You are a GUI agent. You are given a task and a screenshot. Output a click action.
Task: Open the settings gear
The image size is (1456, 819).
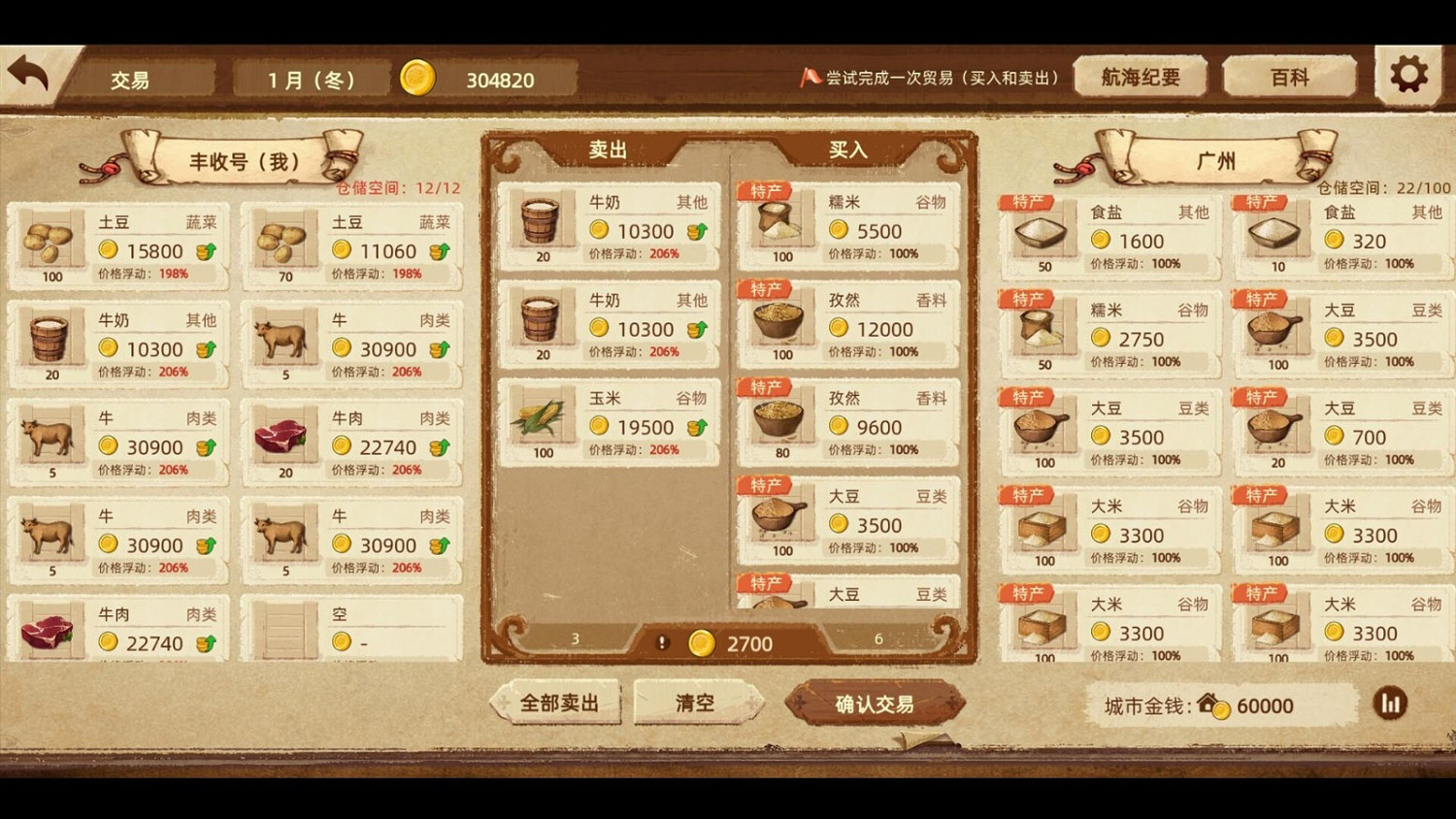point(1406,72)
